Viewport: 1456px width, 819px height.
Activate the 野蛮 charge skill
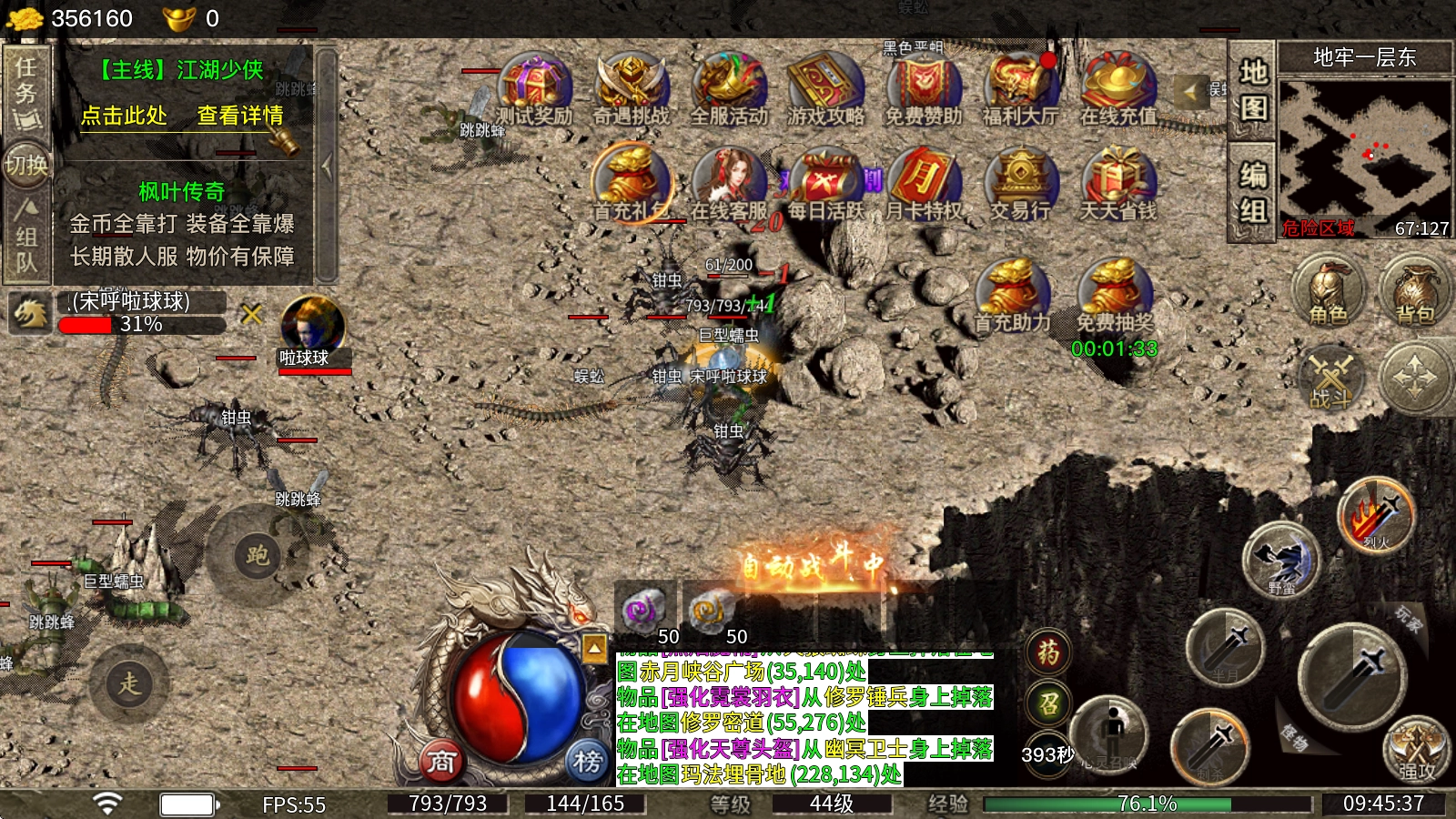tap(1281, 561)
